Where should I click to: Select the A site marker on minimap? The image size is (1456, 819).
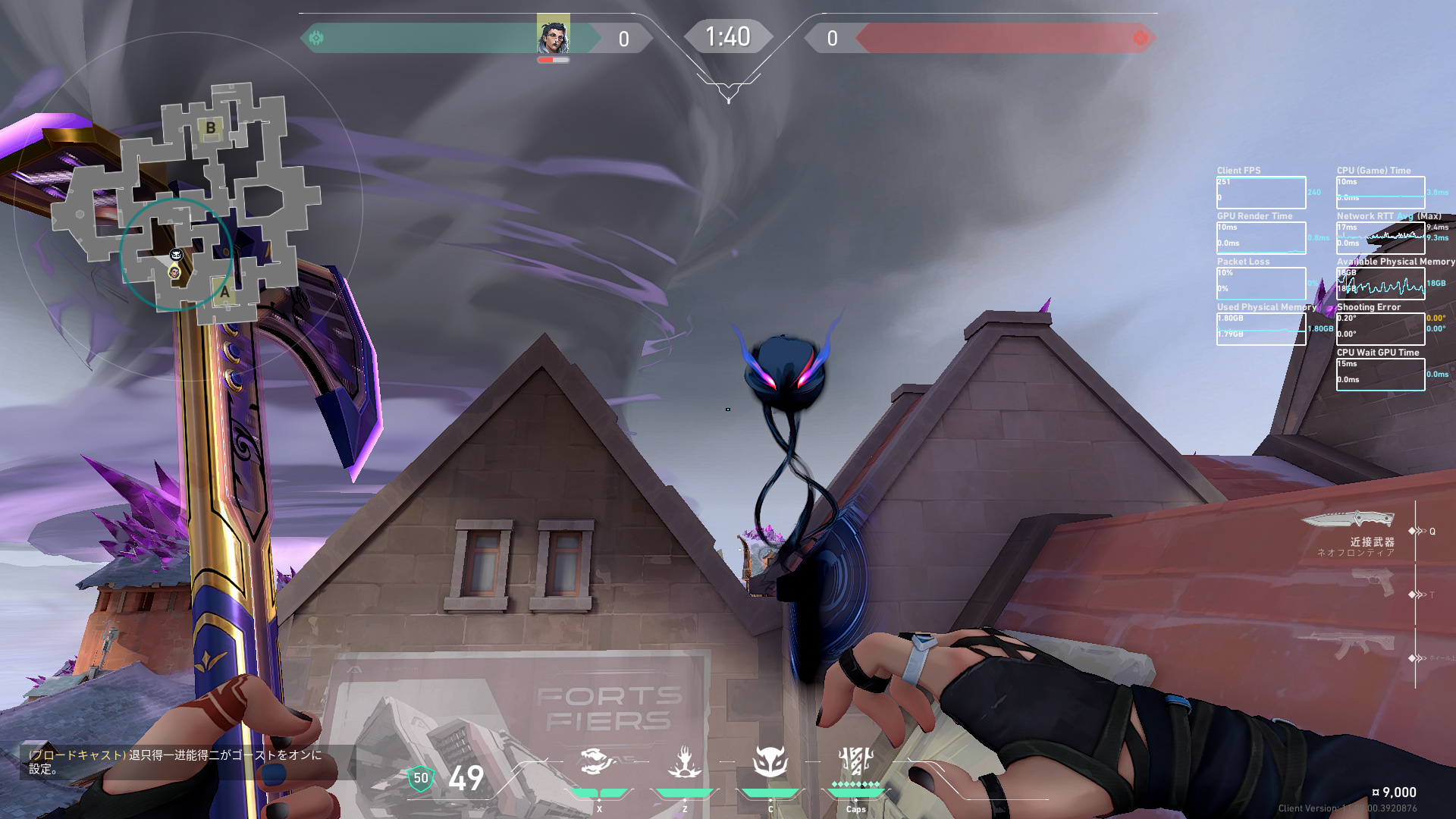pyautogui.click(x=224, y=292)
